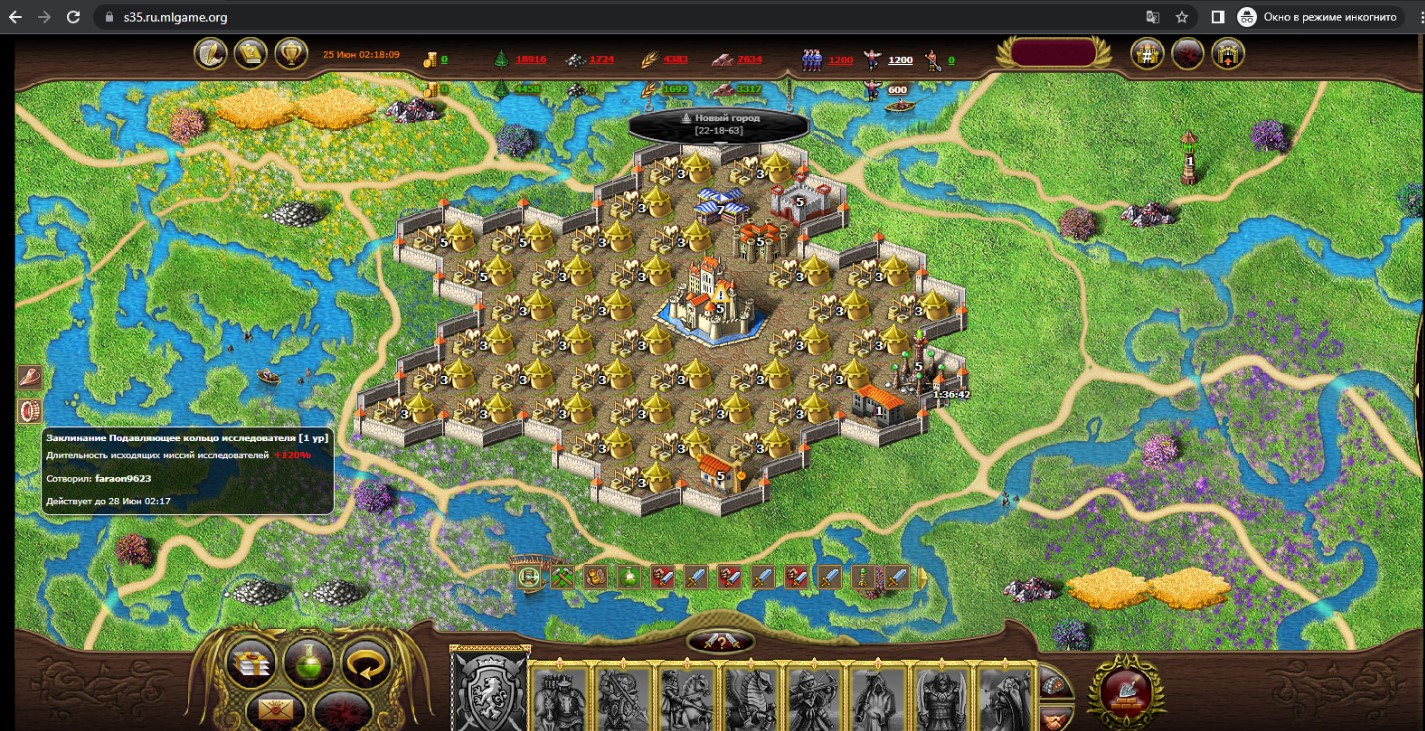
Task: Click the green potion flask button
Action: (308, 661)
